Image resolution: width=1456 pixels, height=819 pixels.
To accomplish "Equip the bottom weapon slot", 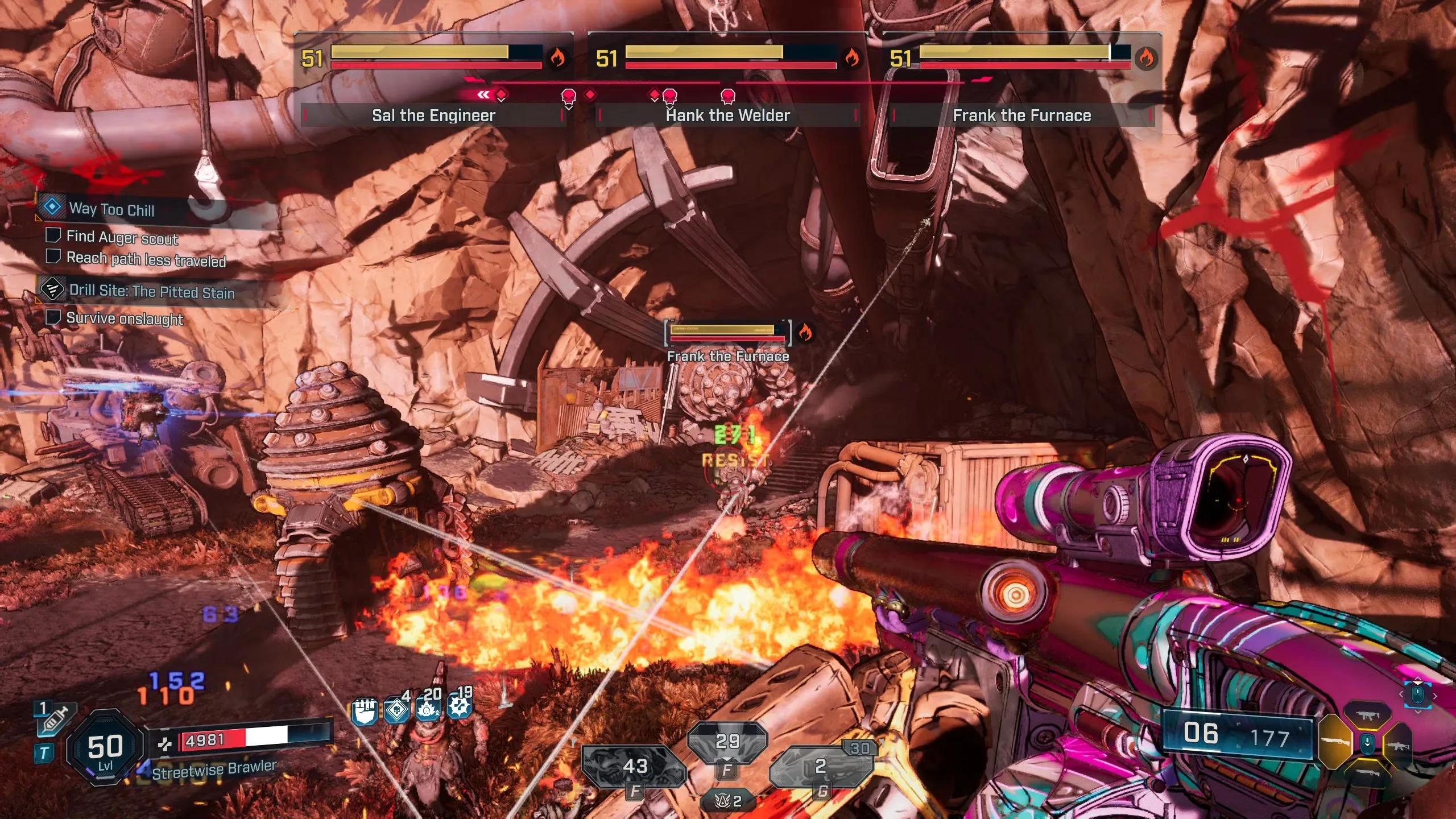I will (x=1368, y=773).
